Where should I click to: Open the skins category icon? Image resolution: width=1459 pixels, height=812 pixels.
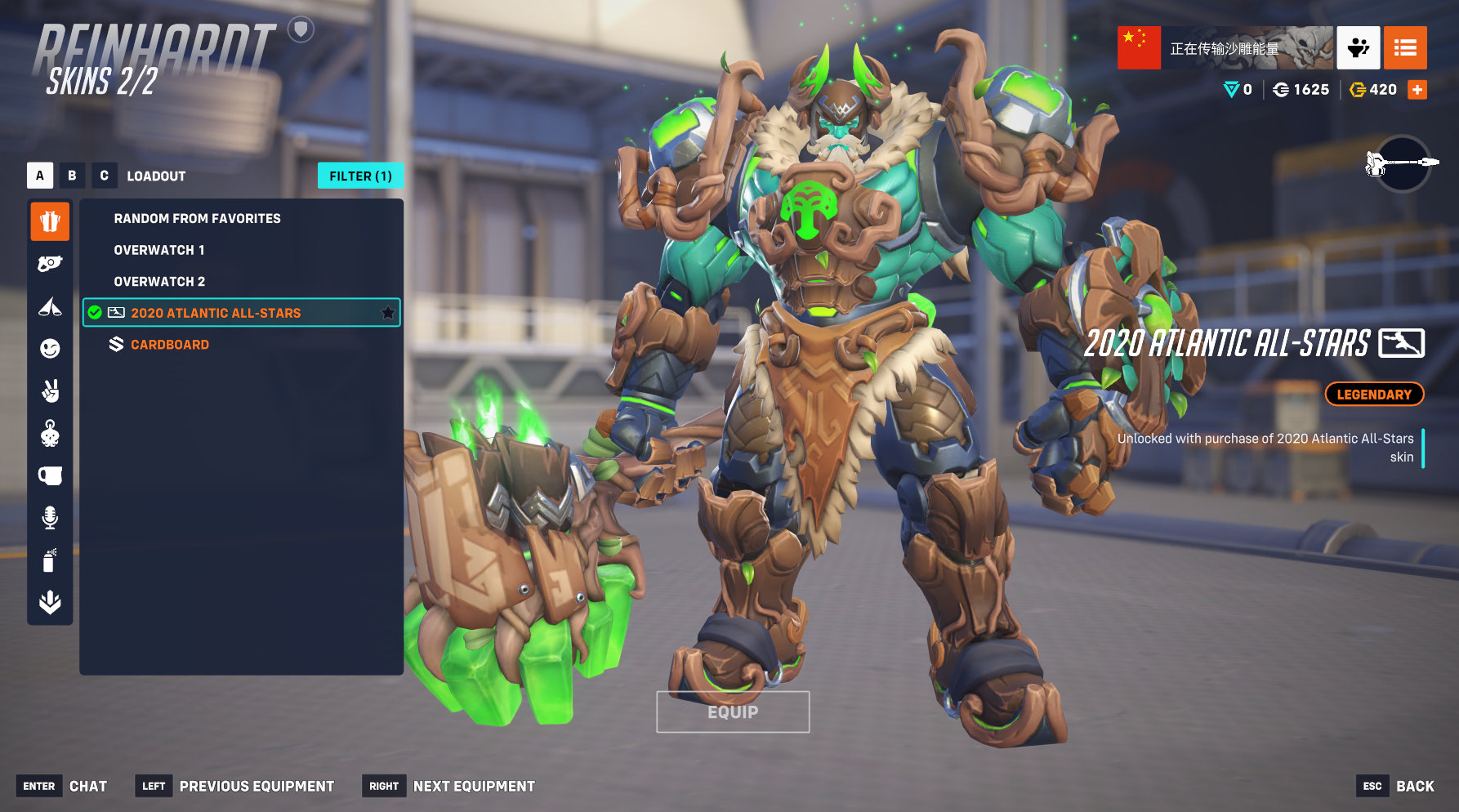pyautogui.click(x=50, y=221)
